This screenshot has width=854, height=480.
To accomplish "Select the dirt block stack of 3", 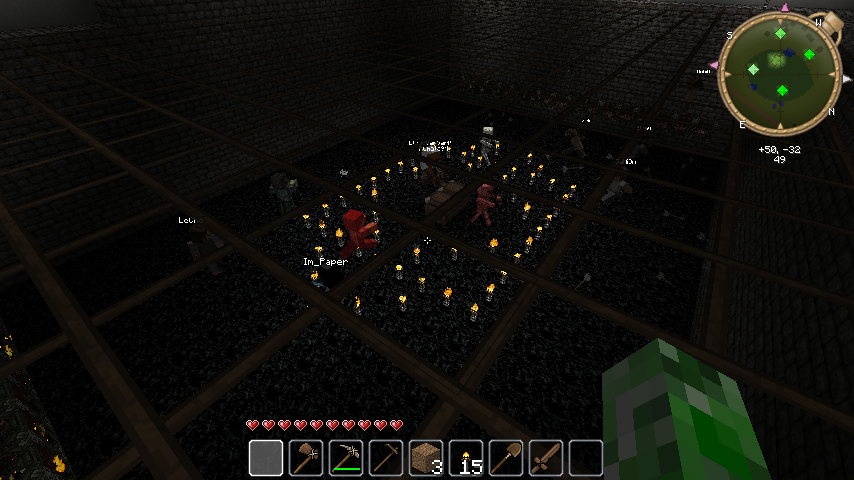I will click(x=425, y=458).
